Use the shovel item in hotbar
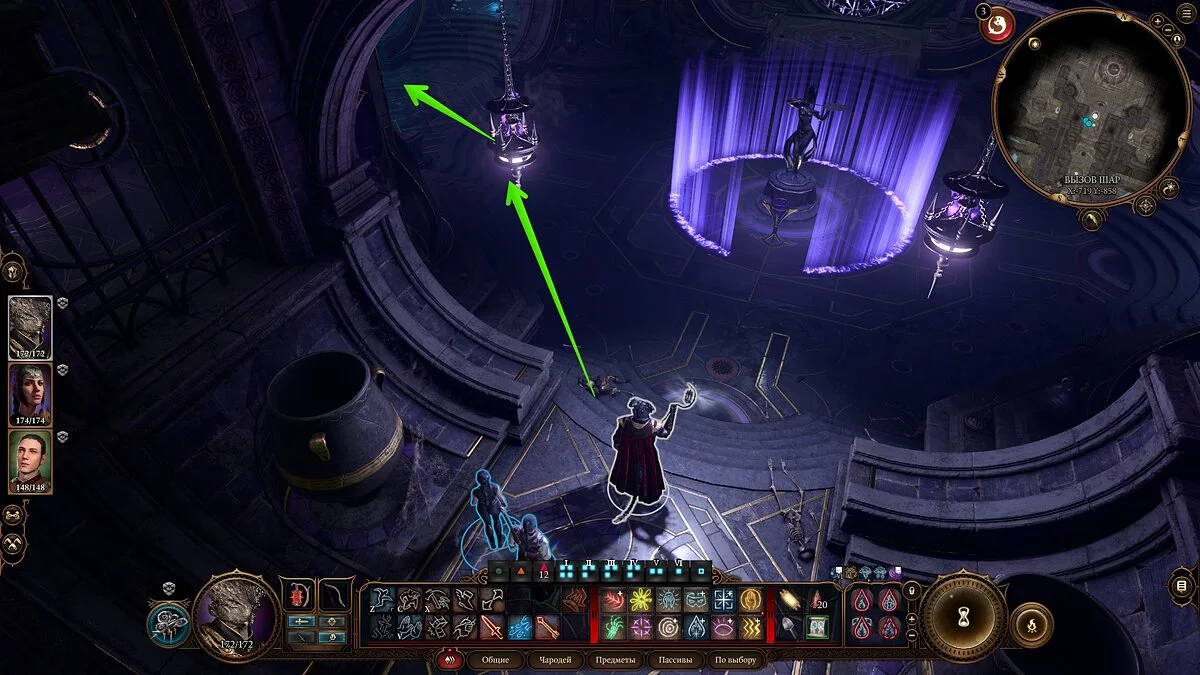 point(788,627)
